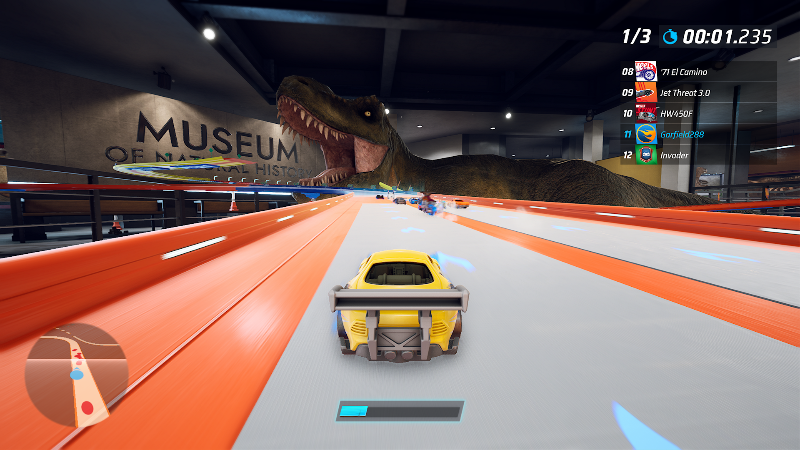Choose the Jet Threat 3.0 racer entry
Viewport: 800px width, 450px height.
(698, 93)
